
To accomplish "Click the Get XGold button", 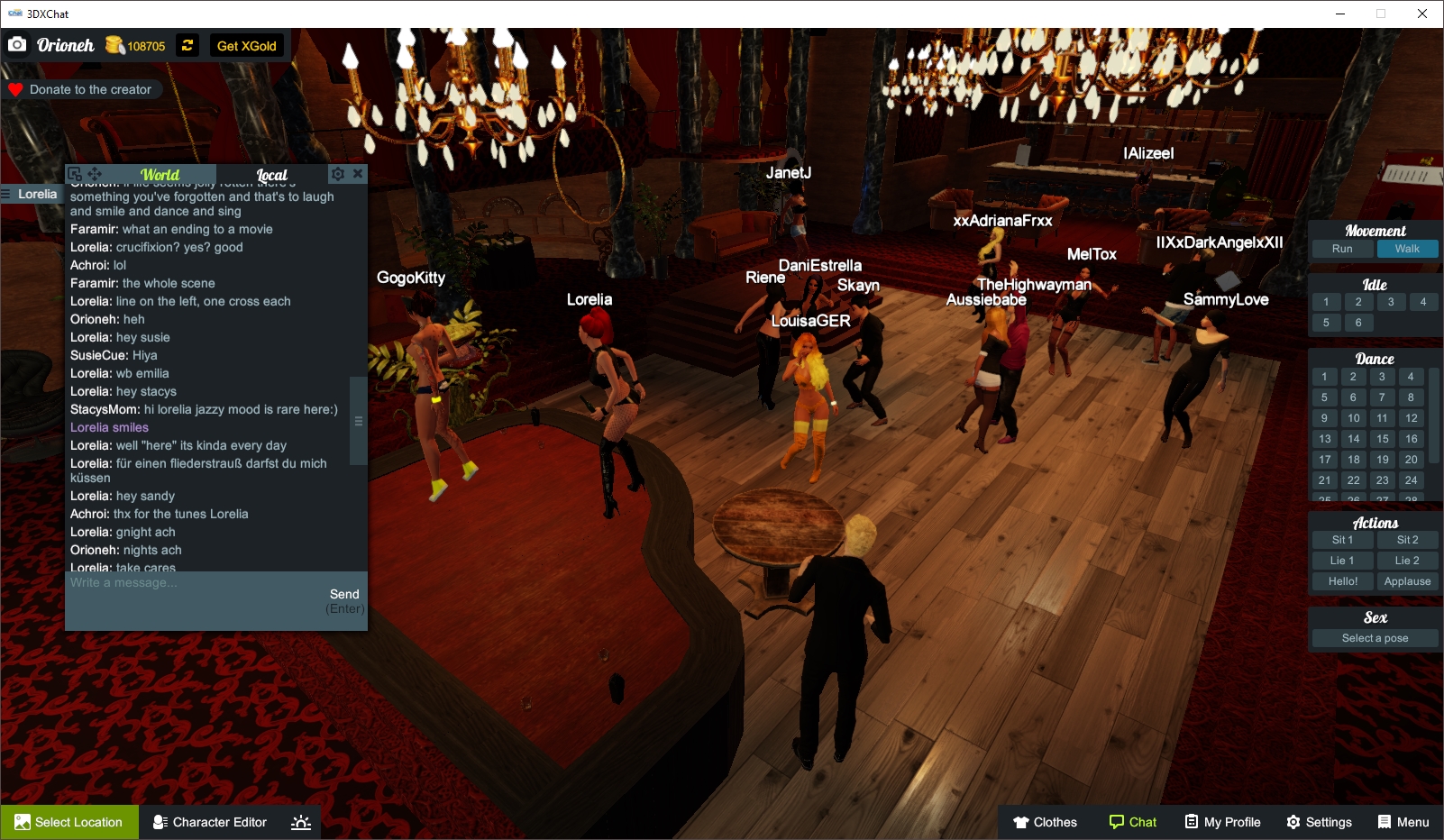I will point(247,45).
